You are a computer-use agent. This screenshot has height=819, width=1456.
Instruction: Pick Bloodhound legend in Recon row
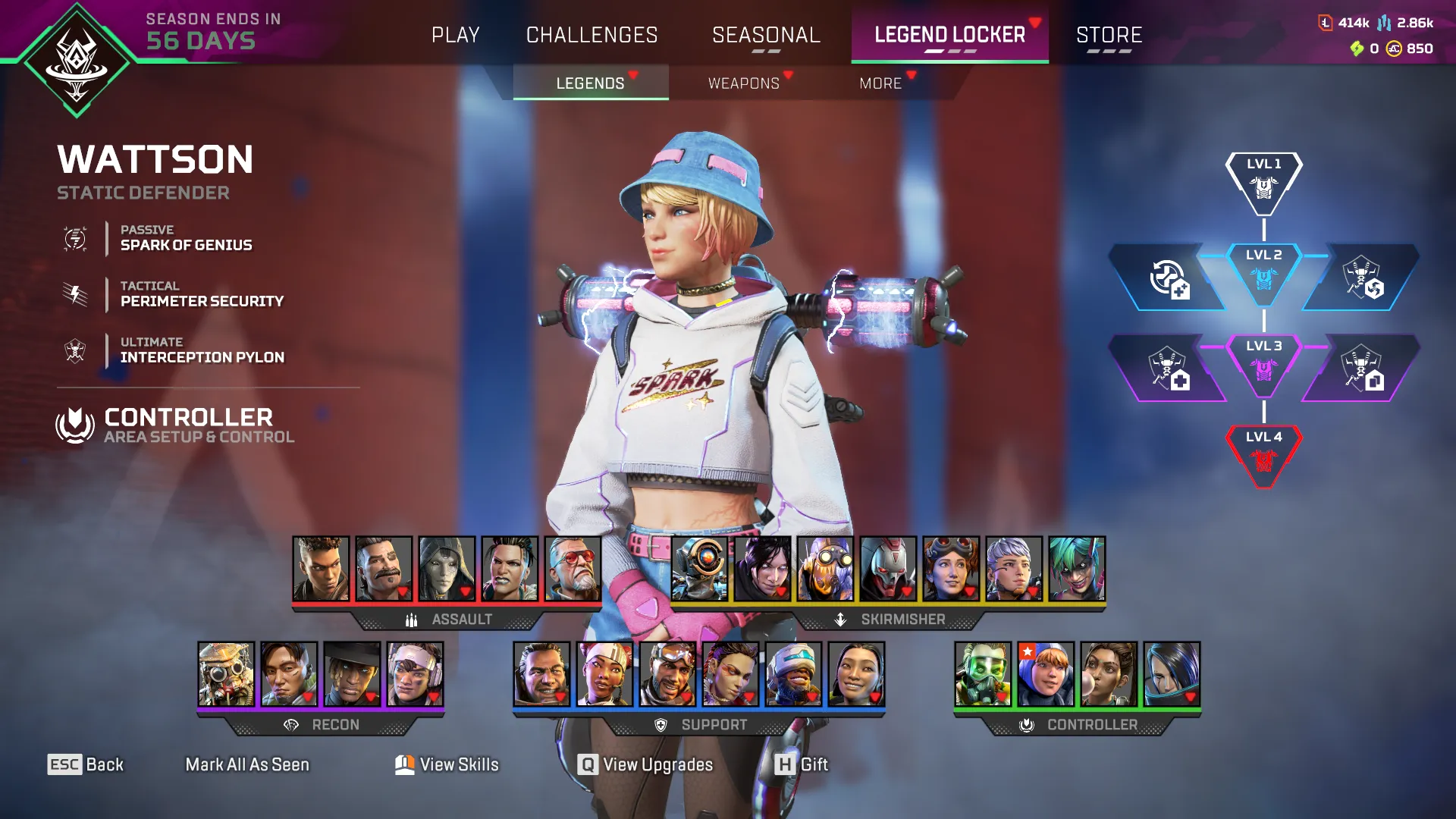[226, 674]
